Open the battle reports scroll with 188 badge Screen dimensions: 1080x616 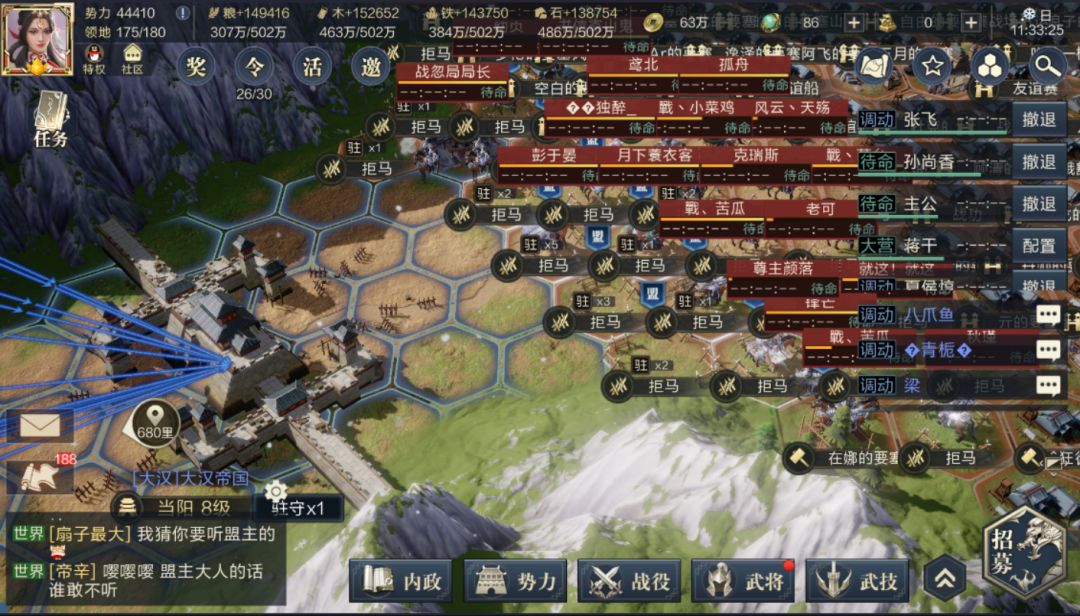(40, 475)
